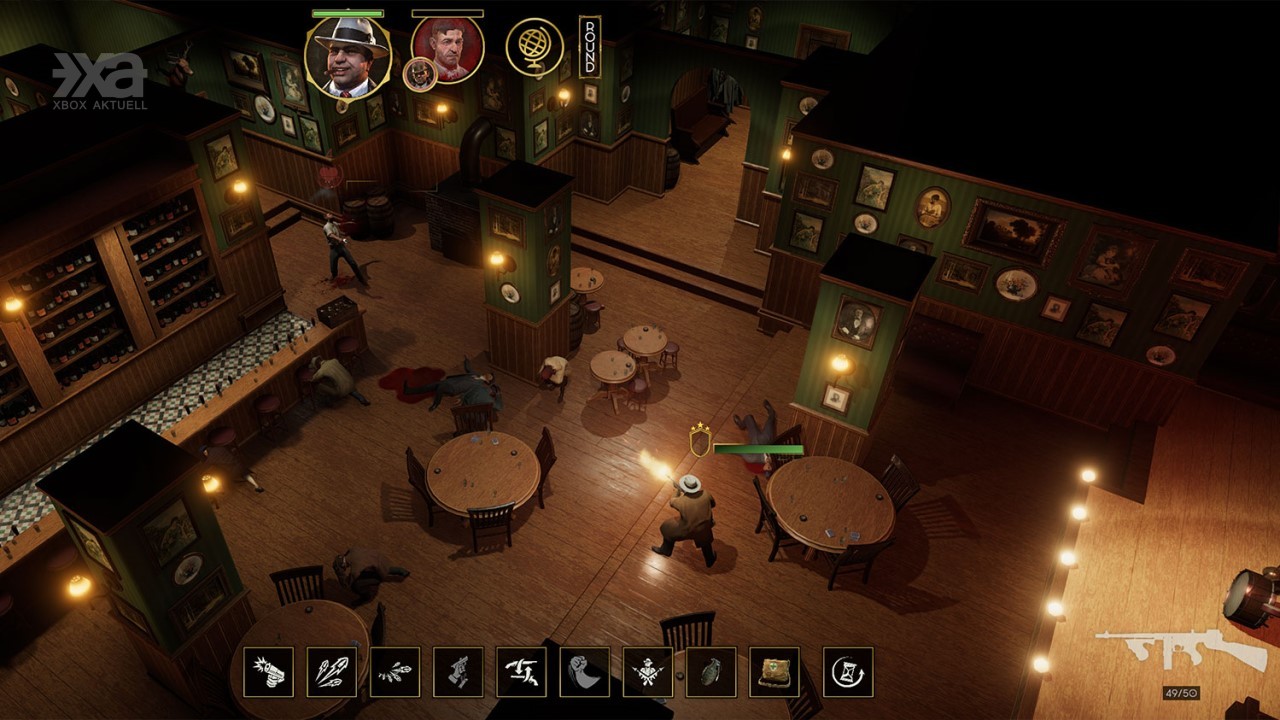Activate the spread bullet spray ability
Image resolution: width=1280 pixels, height=720 pixels.
point(395,672)
